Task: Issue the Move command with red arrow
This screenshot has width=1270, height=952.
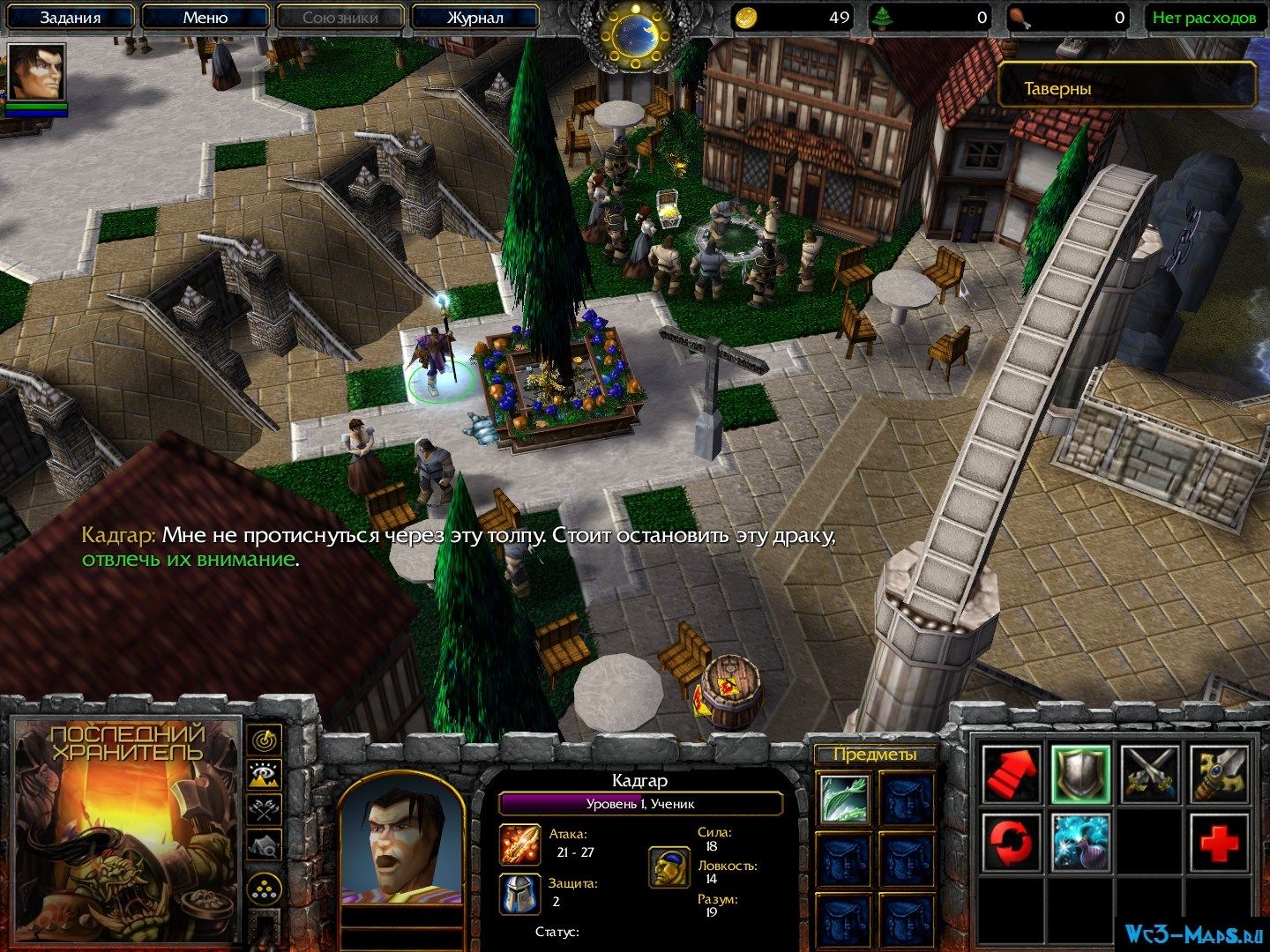Action: click(1011, 773)
